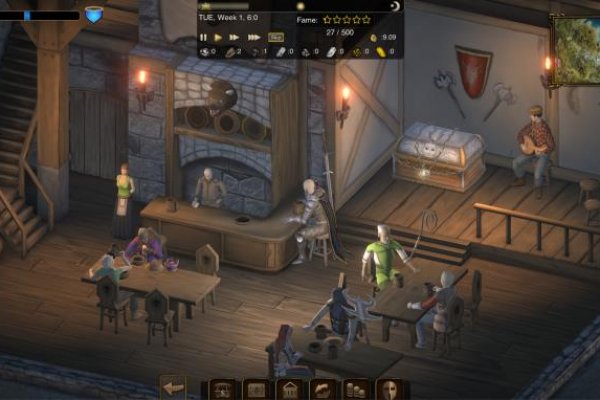
Task: Open the columned bank building menu
Action: [288, 389]
